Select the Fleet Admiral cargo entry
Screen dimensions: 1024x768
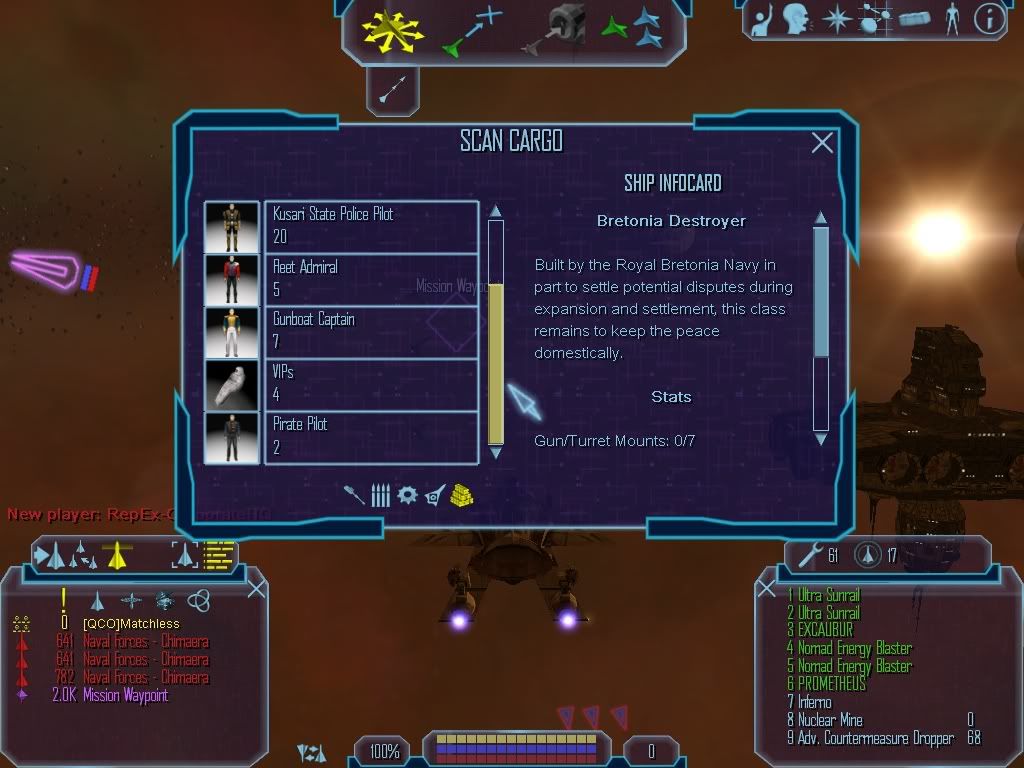click(370, 279)
